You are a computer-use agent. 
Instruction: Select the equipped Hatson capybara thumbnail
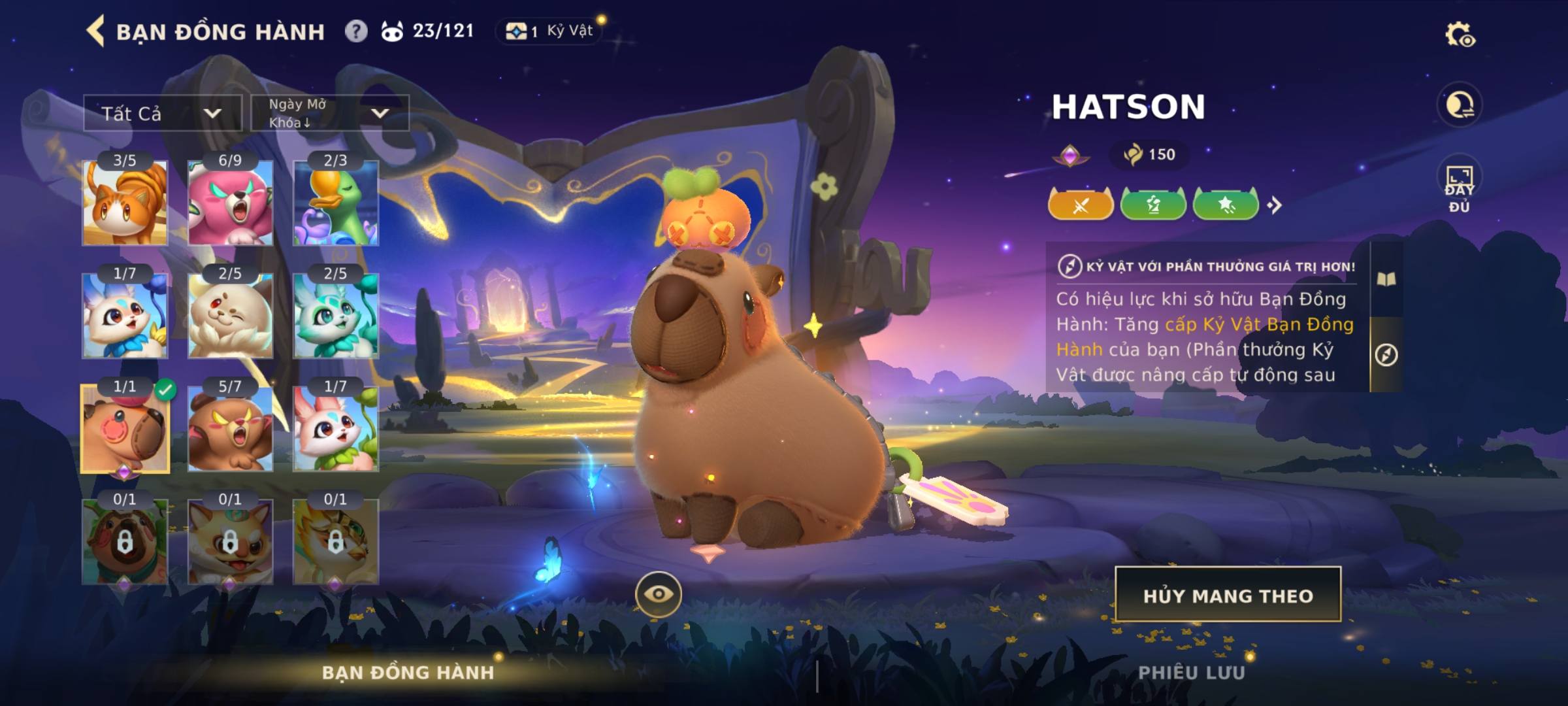(125, 429)
